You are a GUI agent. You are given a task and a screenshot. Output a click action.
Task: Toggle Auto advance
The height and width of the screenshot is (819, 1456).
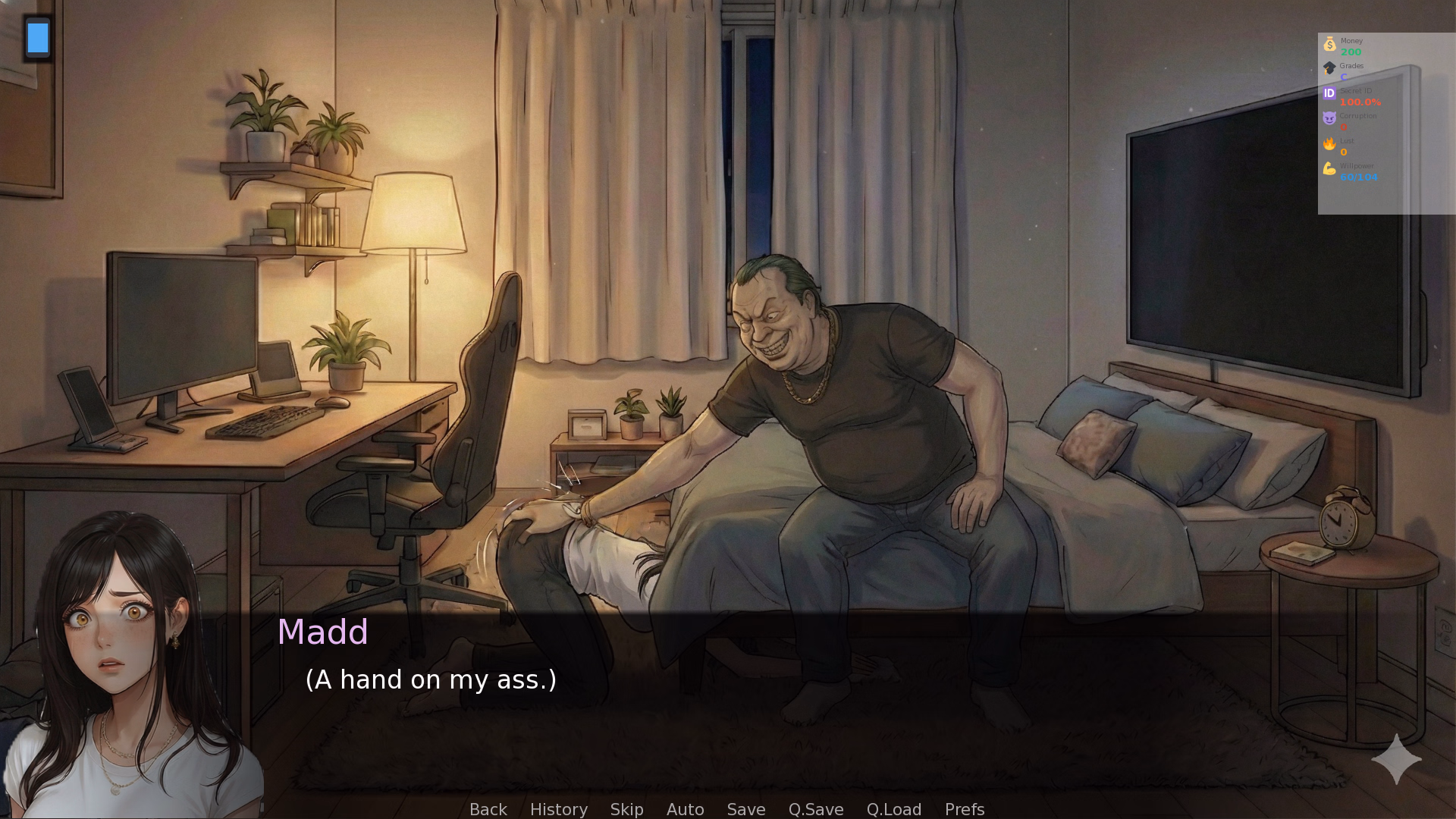(x=685, y=809)
